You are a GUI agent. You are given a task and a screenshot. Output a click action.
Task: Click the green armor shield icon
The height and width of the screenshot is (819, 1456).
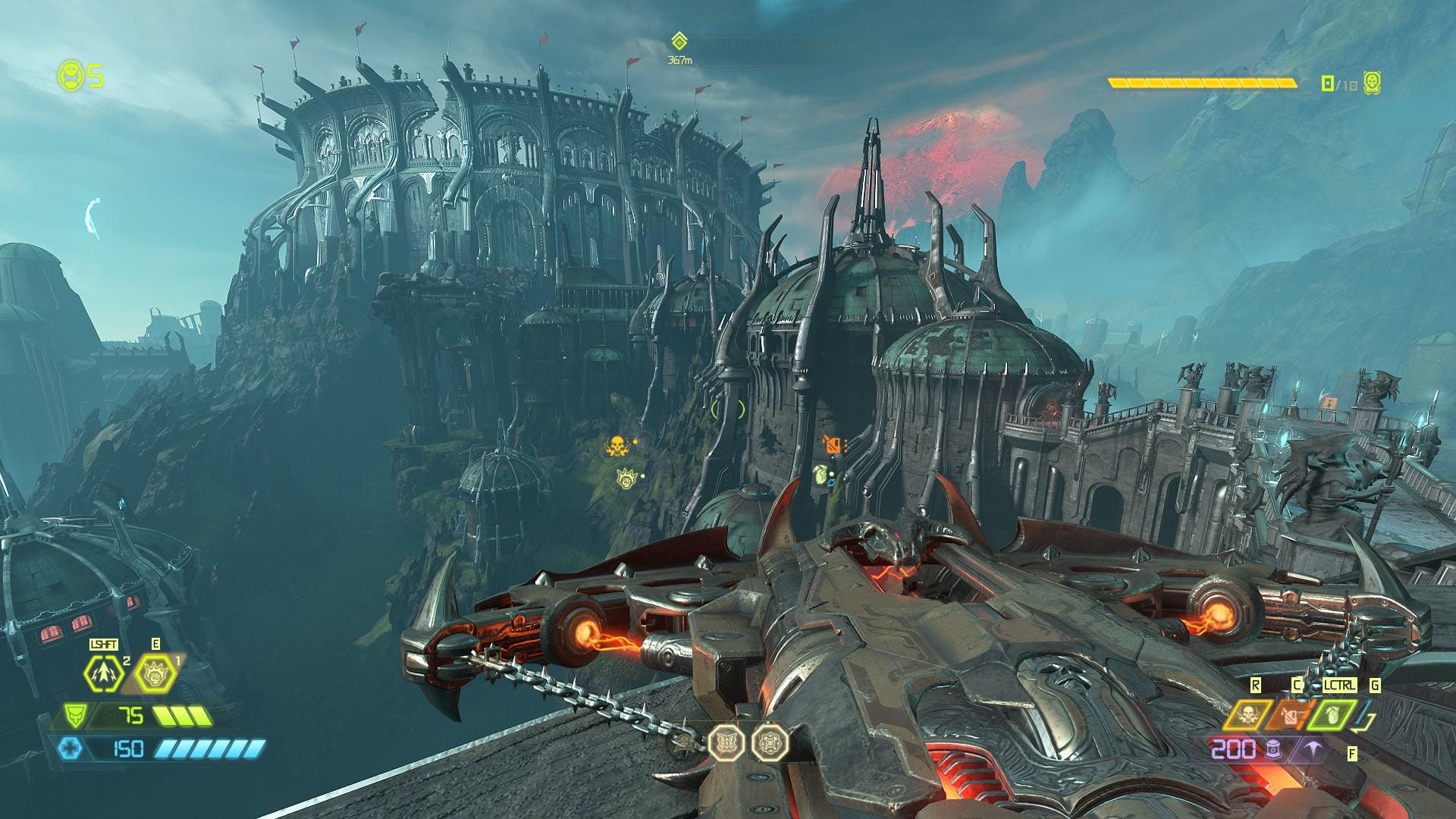point(74,716)
